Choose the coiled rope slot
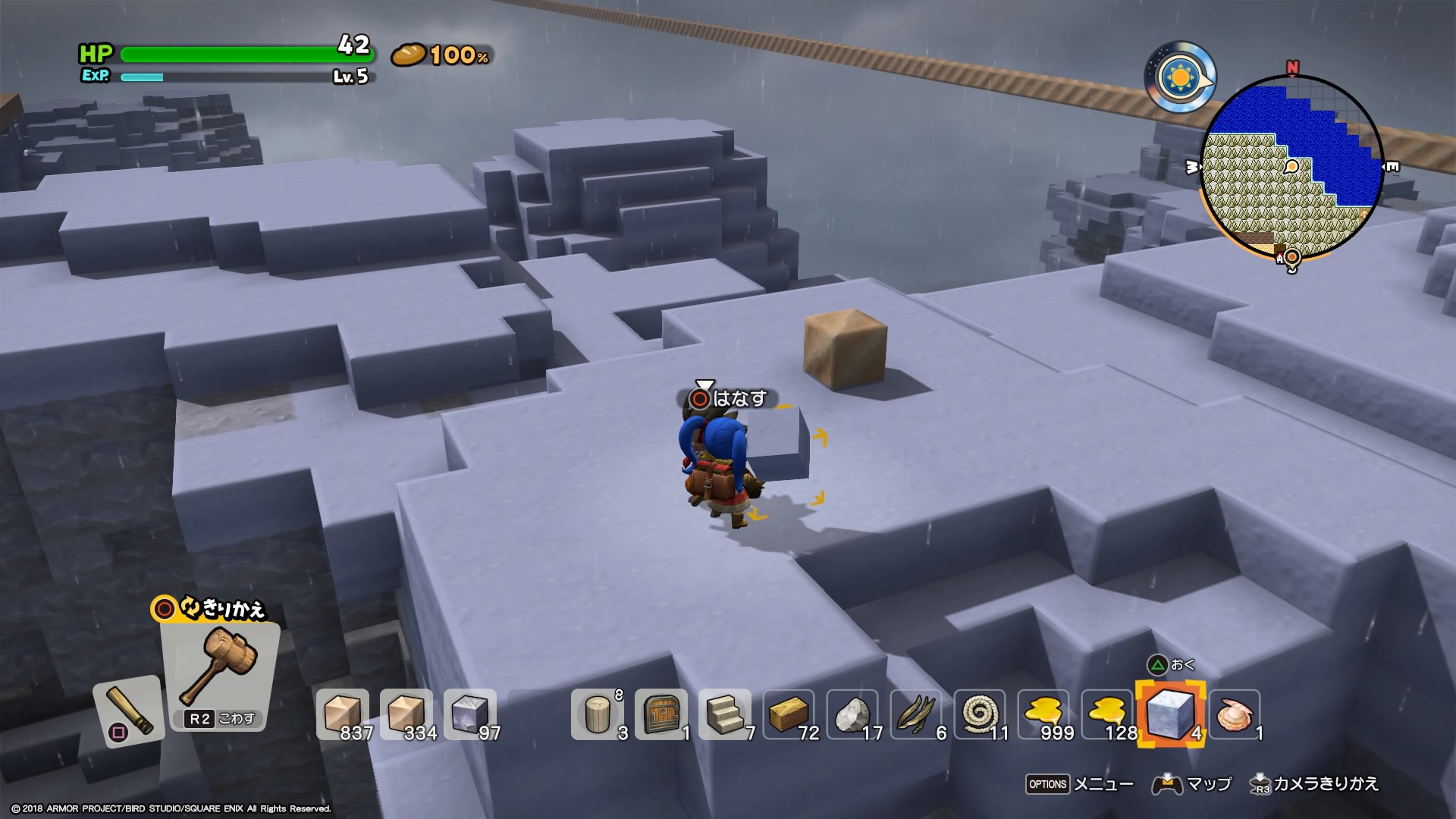The image size is (1456, 819). pos(980,714)
